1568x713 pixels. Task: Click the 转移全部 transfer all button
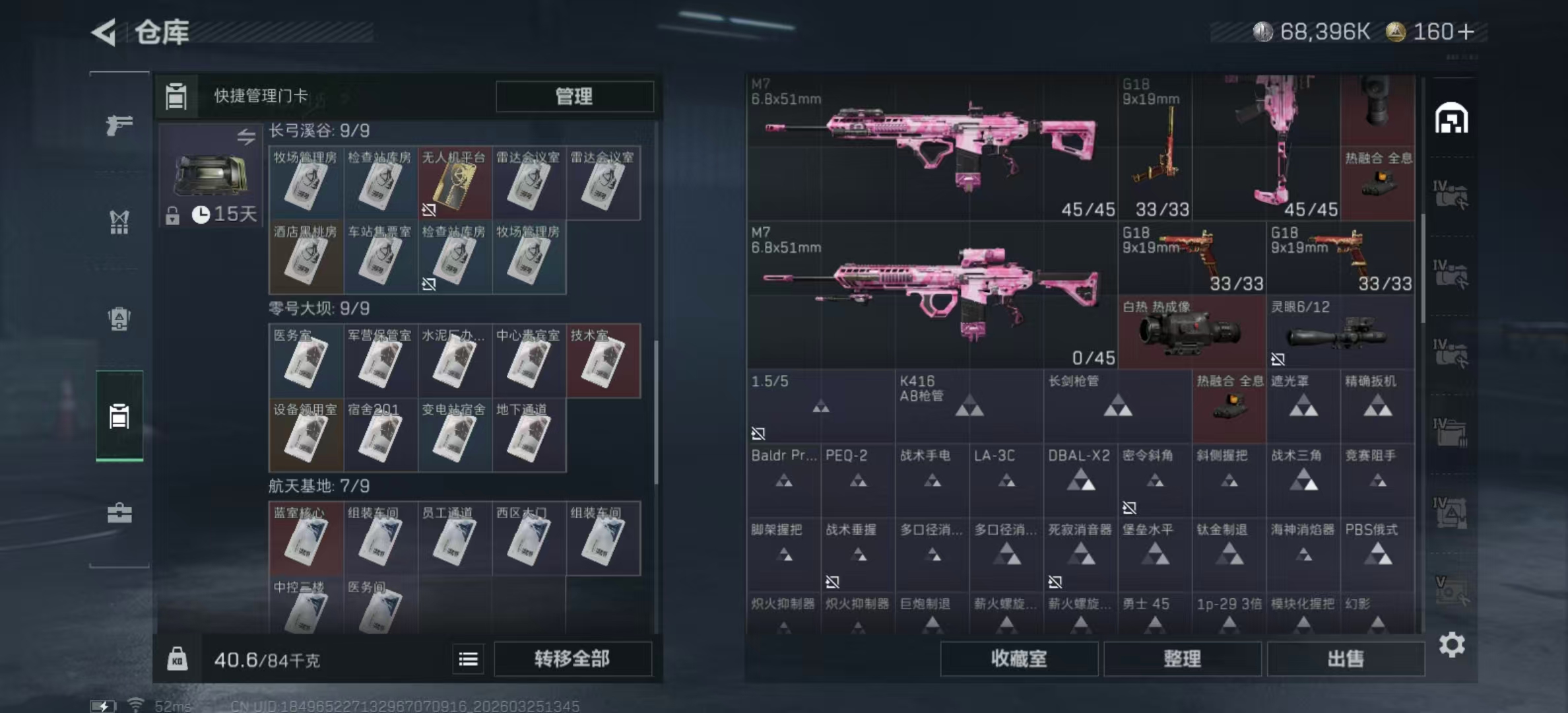(572, 659)
